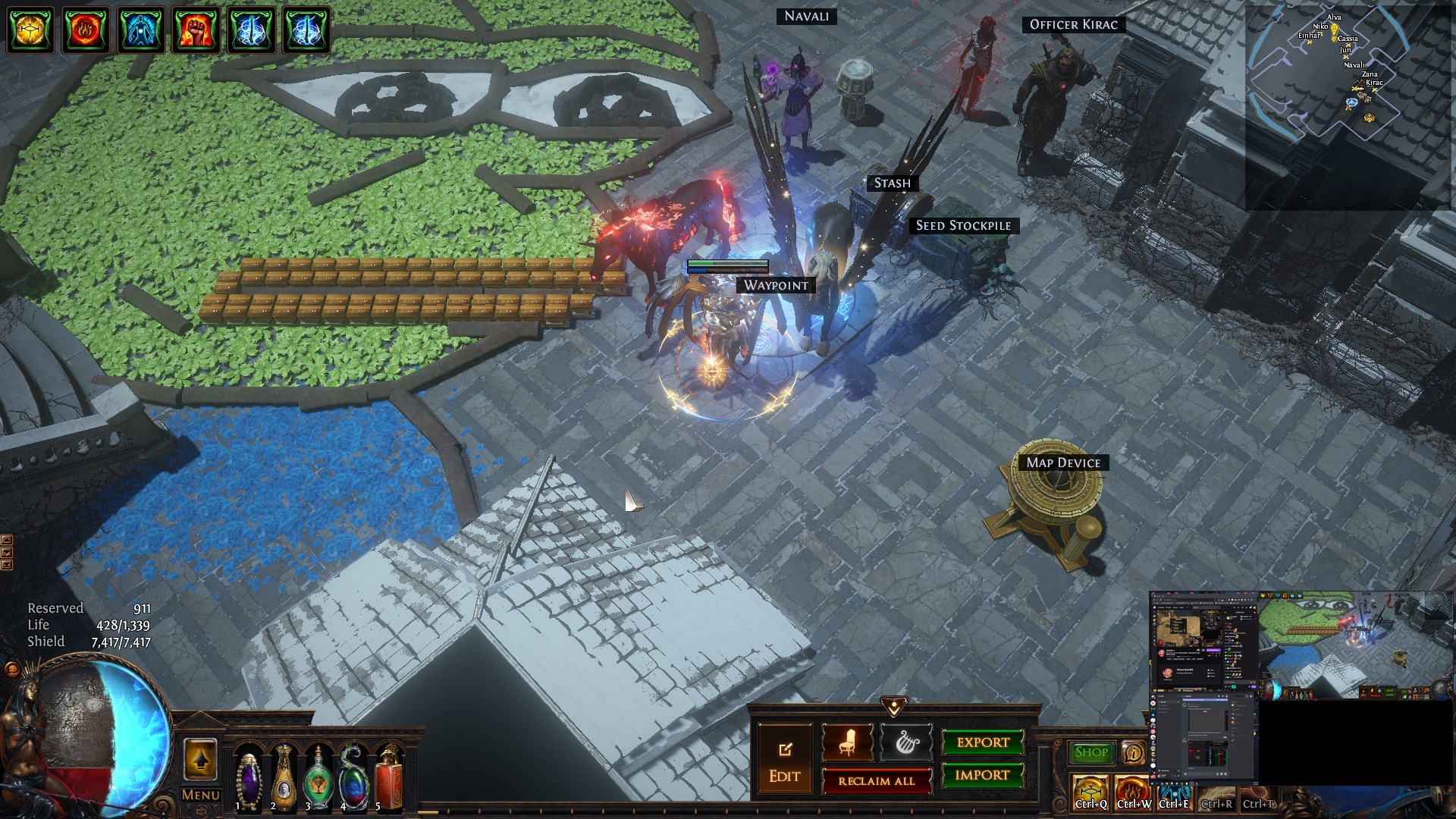Activate the Ctrl+Q golden aura skill
The width and height of the screenshot is (1456, 819).
click(x=1090, y=792)
